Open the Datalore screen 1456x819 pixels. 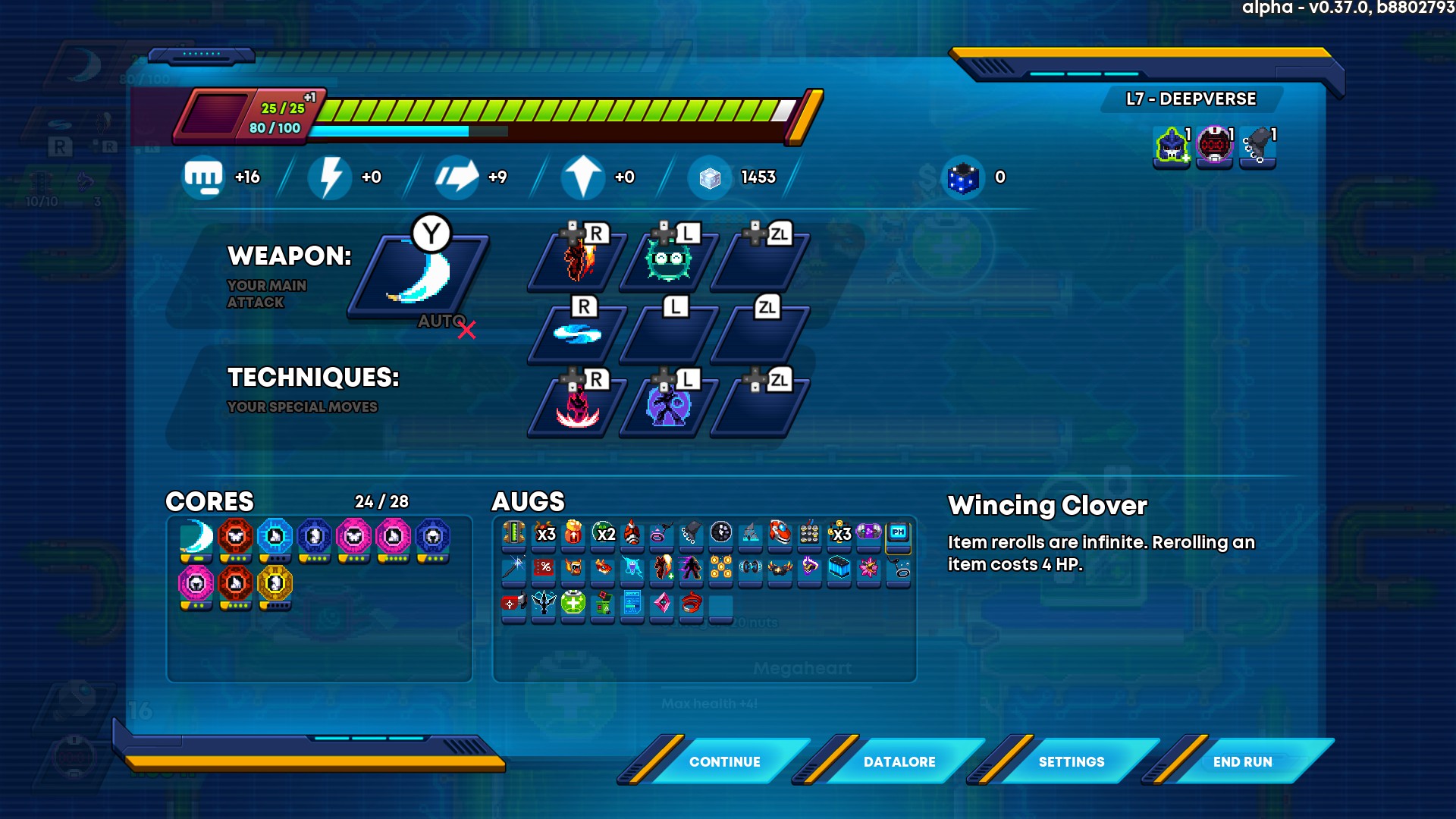click(899, 761)
